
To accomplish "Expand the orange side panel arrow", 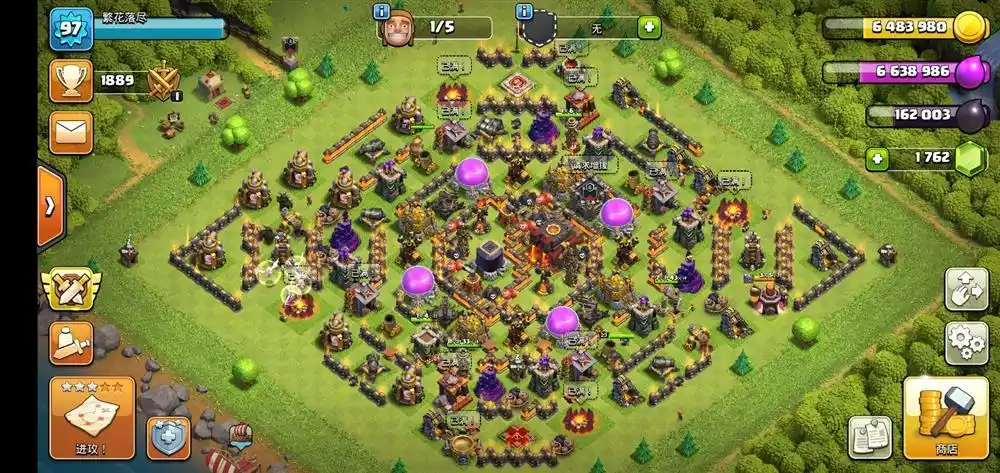I will tap(50, 206).
